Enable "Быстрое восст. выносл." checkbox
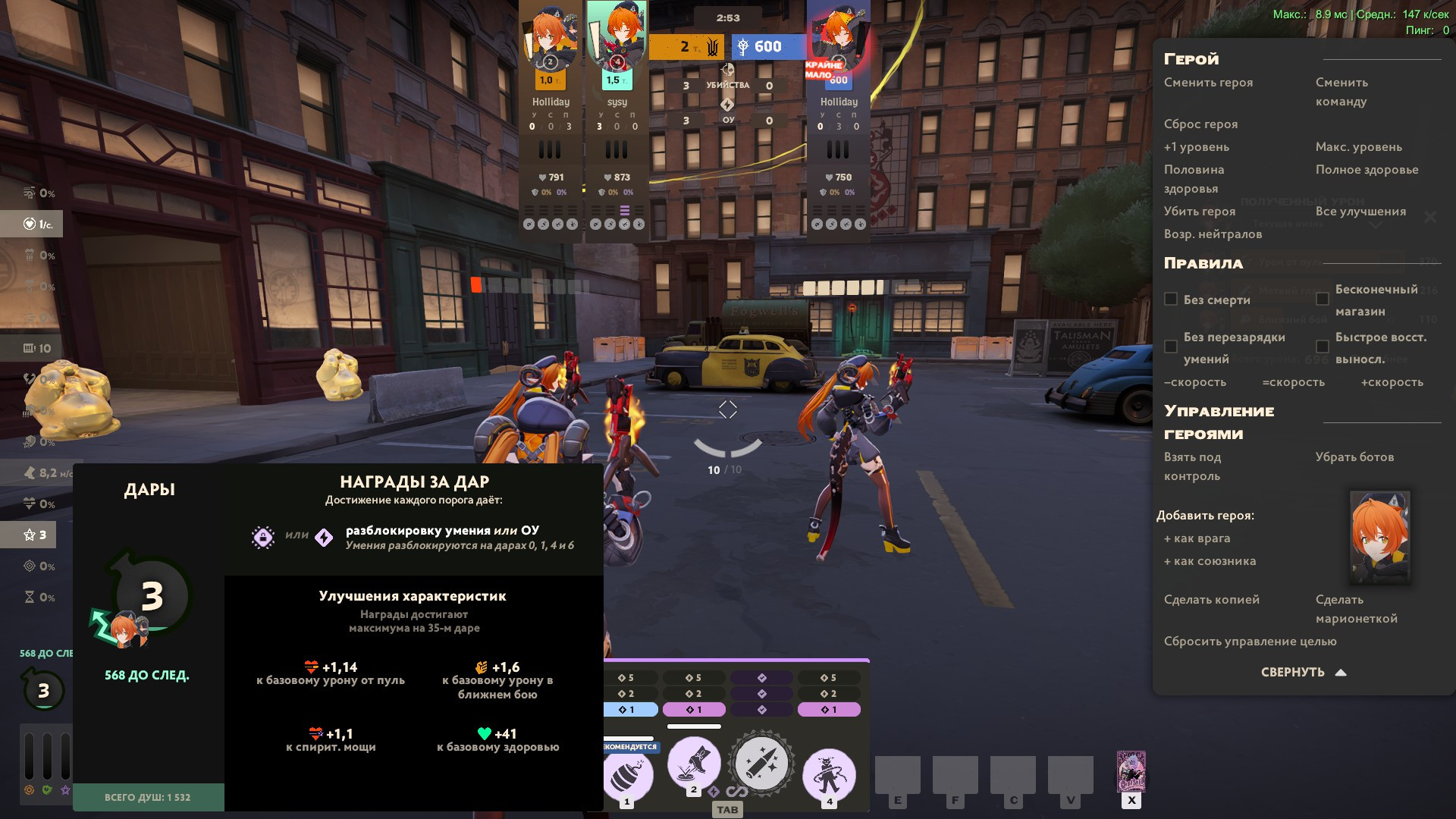Screen dimensions: 1456x819 tap(1323, 347)
